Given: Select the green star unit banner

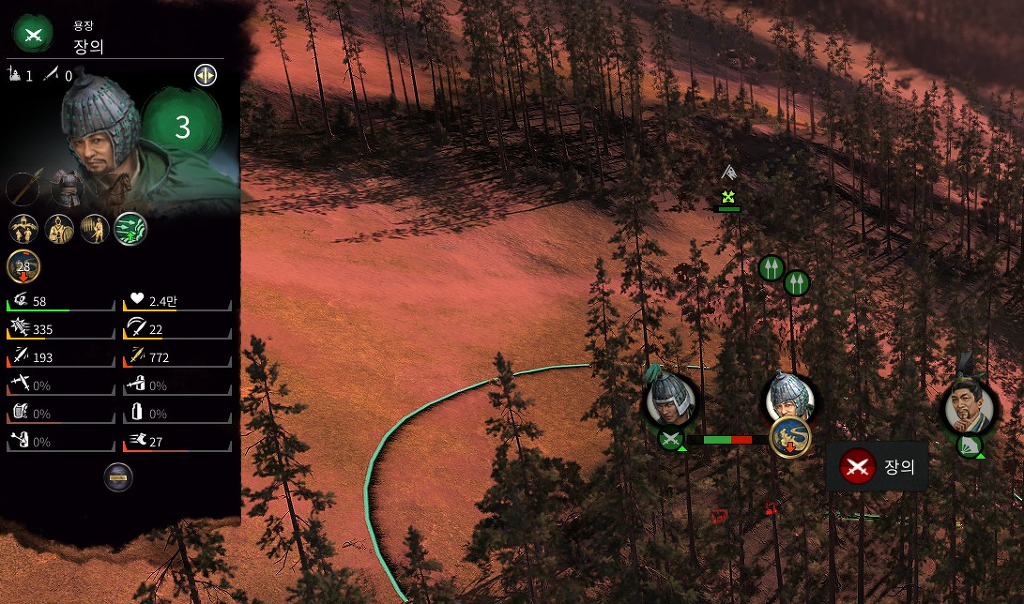Looking at the screenshot, I should click(x=729, y=196).
